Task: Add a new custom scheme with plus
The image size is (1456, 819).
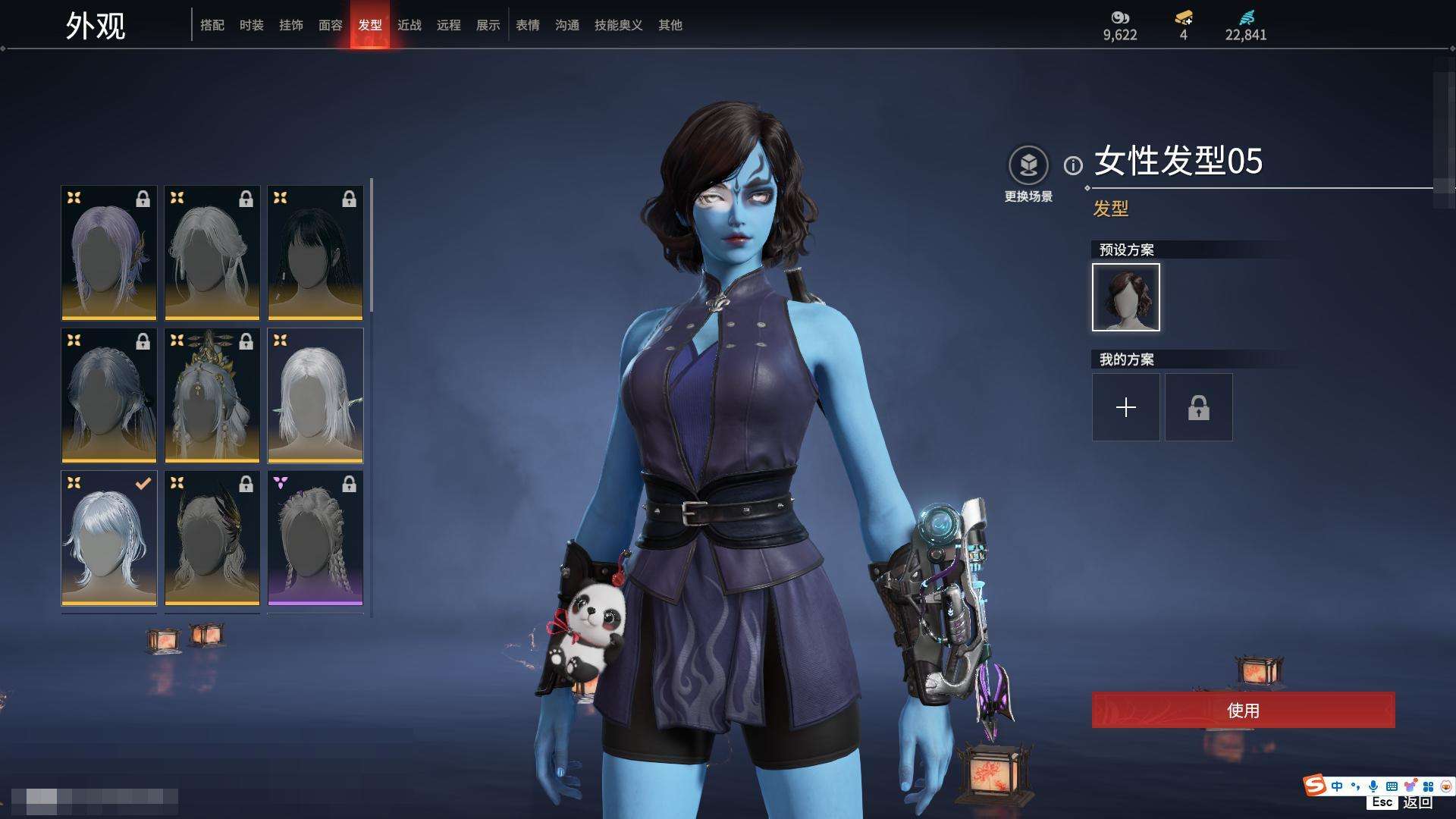Action: 1126,407
